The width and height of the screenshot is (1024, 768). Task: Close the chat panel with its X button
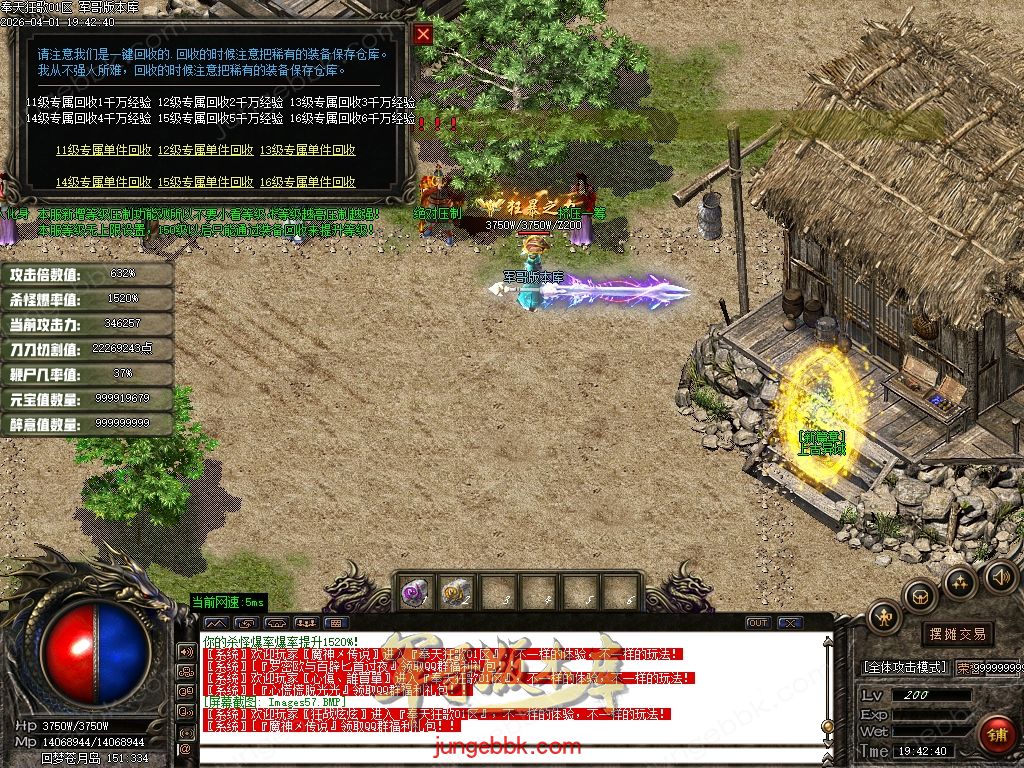pyautogui.click(x=790, y=623)
